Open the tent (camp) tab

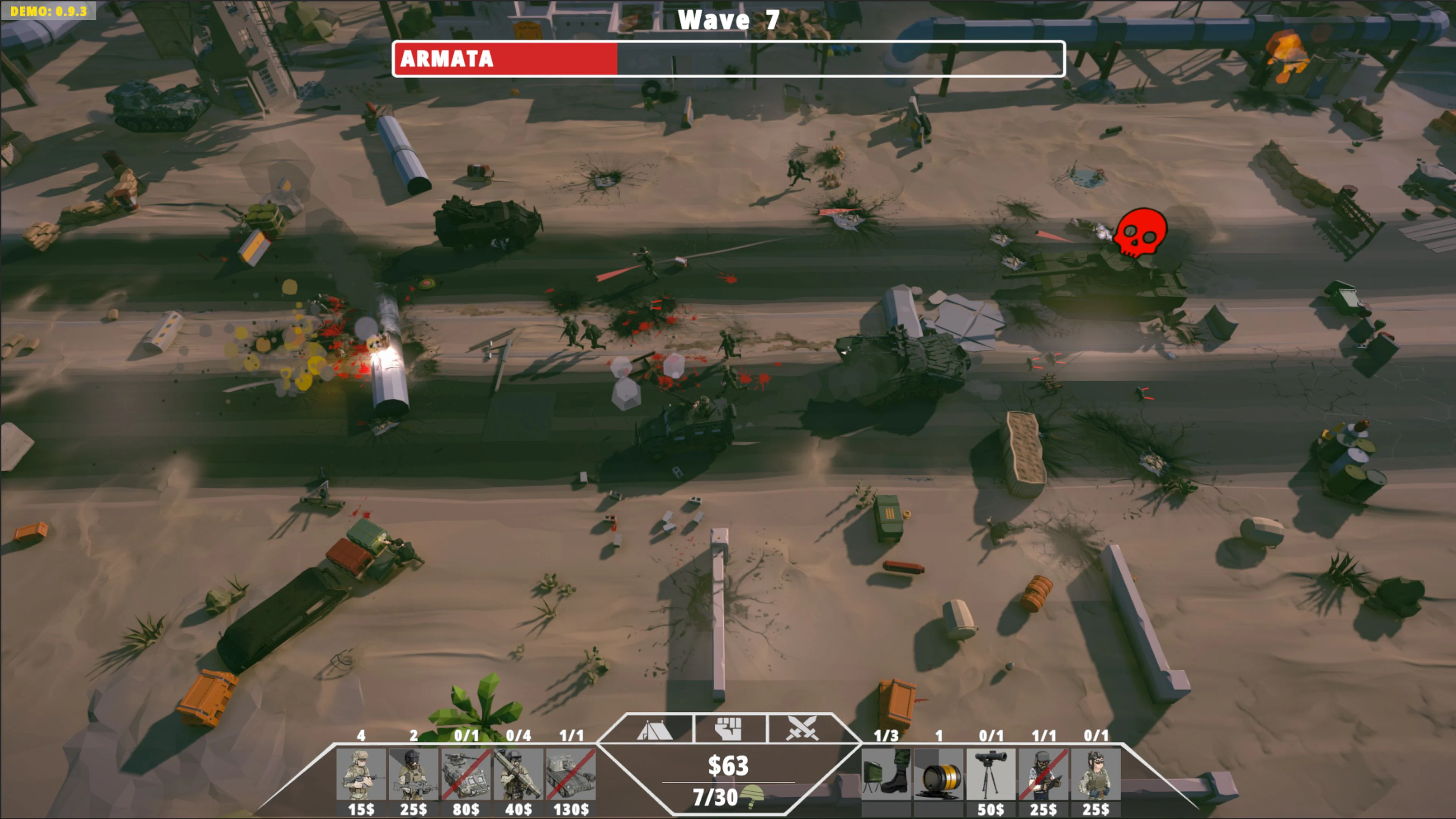tap(656, 729)
